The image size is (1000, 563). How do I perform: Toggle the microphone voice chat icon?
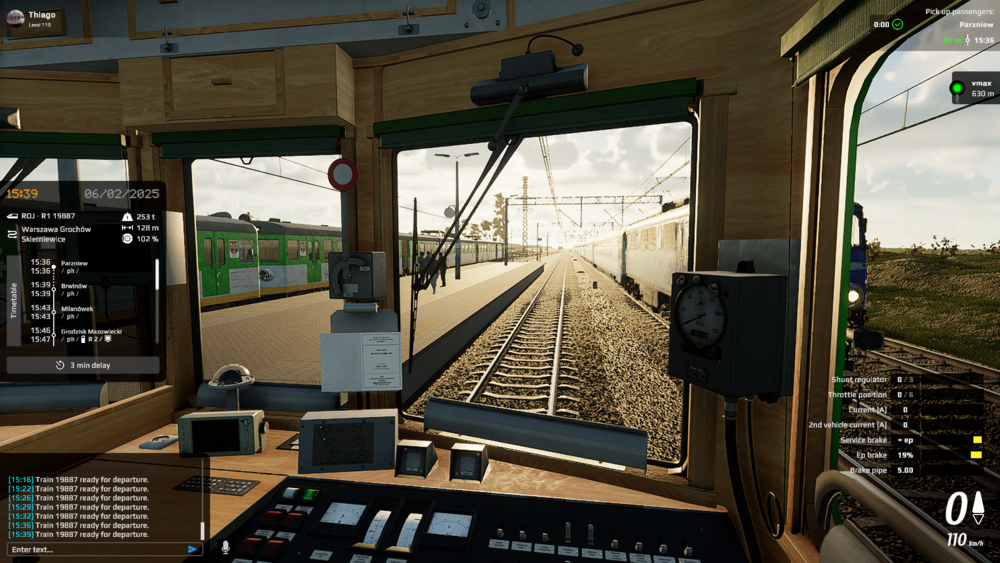click(x=225, y=548)
